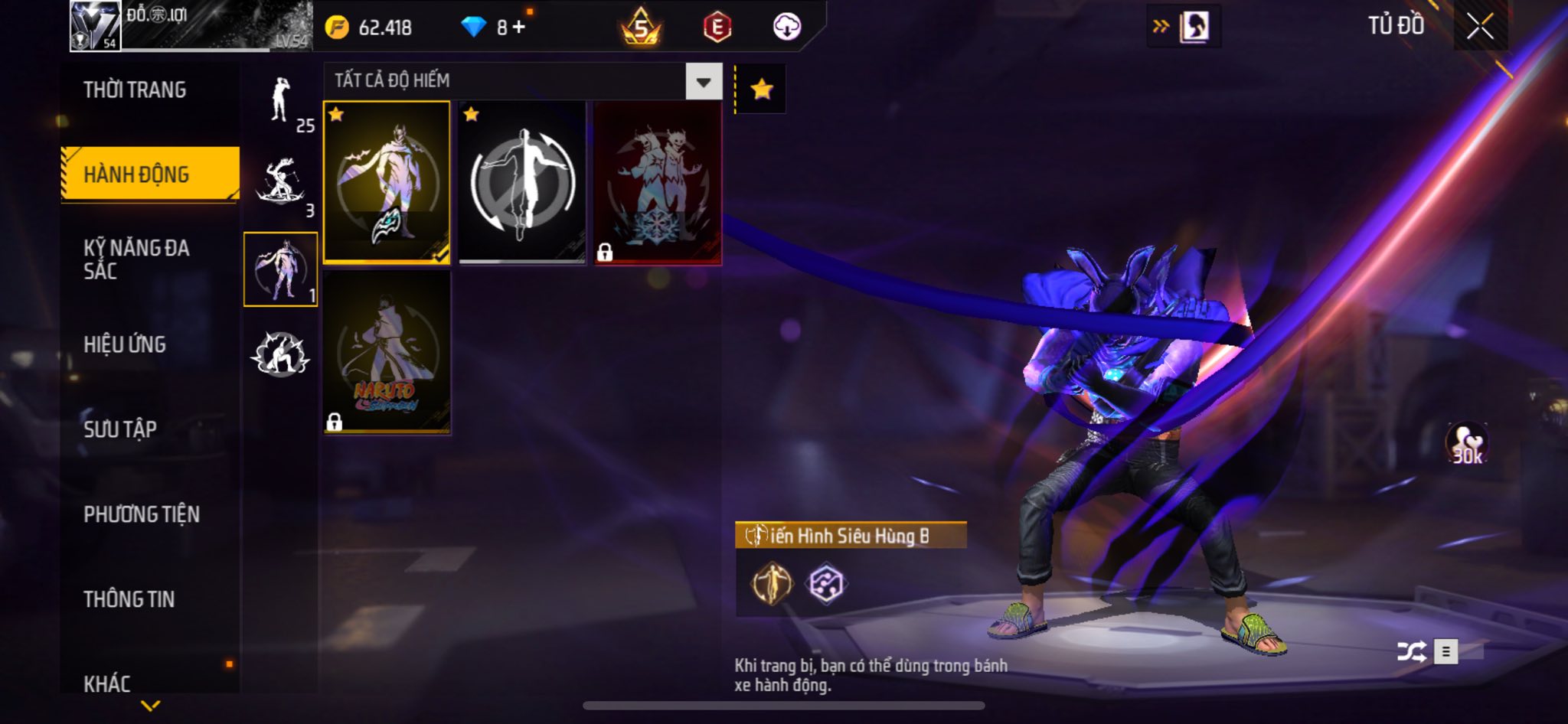
Task: Click the cloud download icon
Action: (x=786, y=28)
